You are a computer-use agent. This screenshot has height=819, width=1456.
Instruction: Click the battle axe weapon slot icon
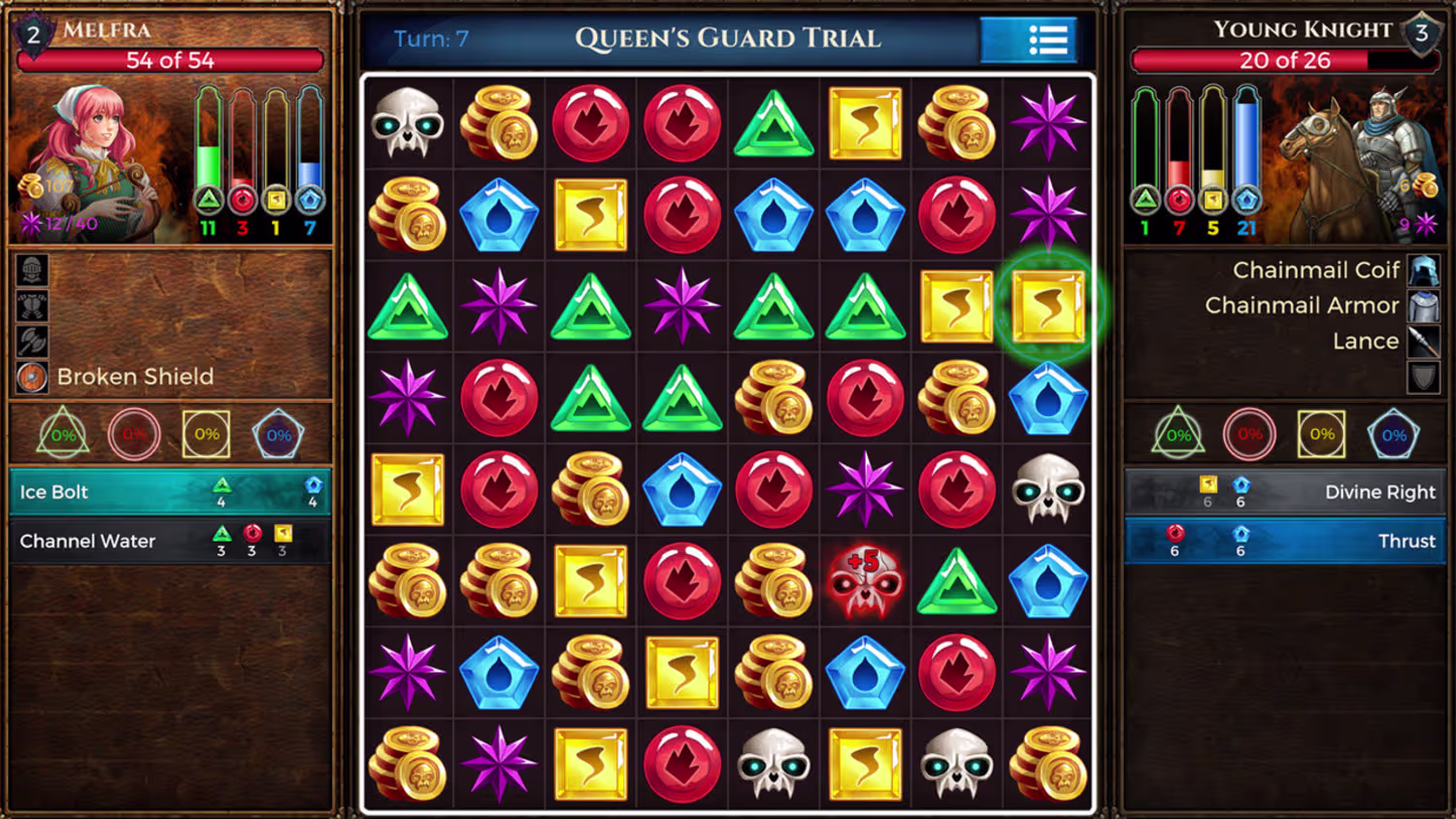tap(32, 343)
